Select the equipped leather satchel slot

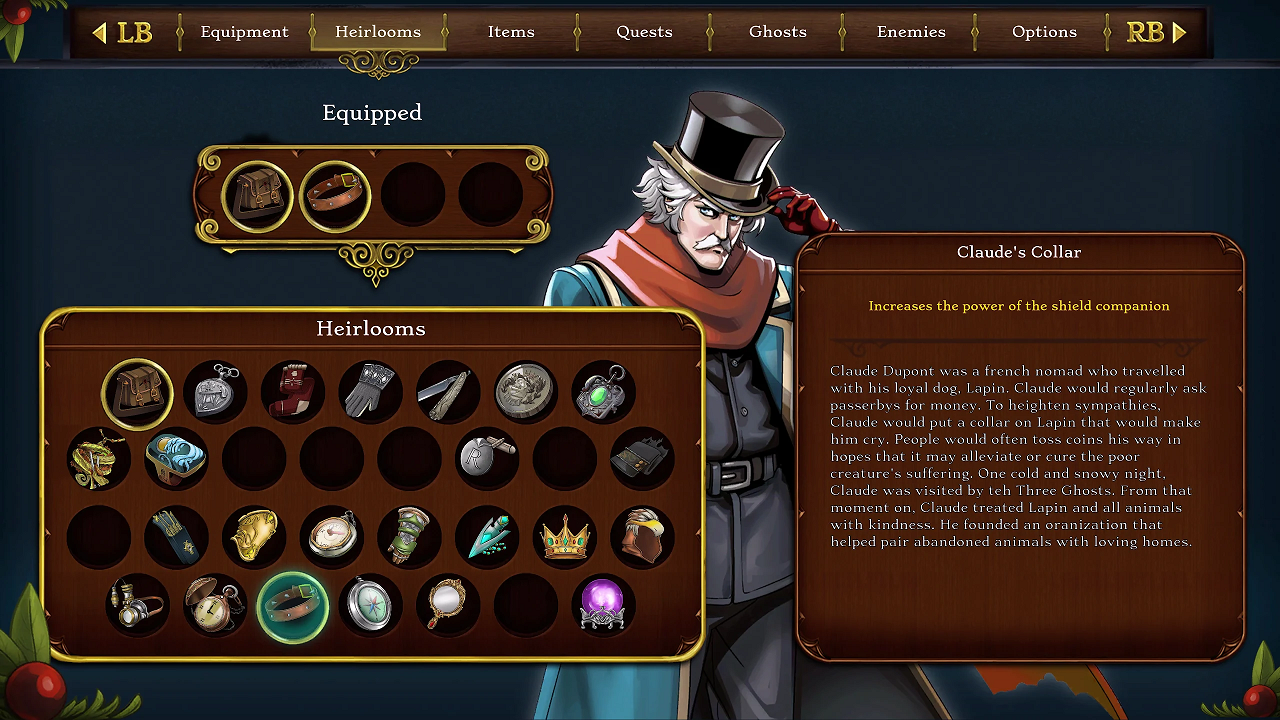pyautogui.click(x=257, y=195)
